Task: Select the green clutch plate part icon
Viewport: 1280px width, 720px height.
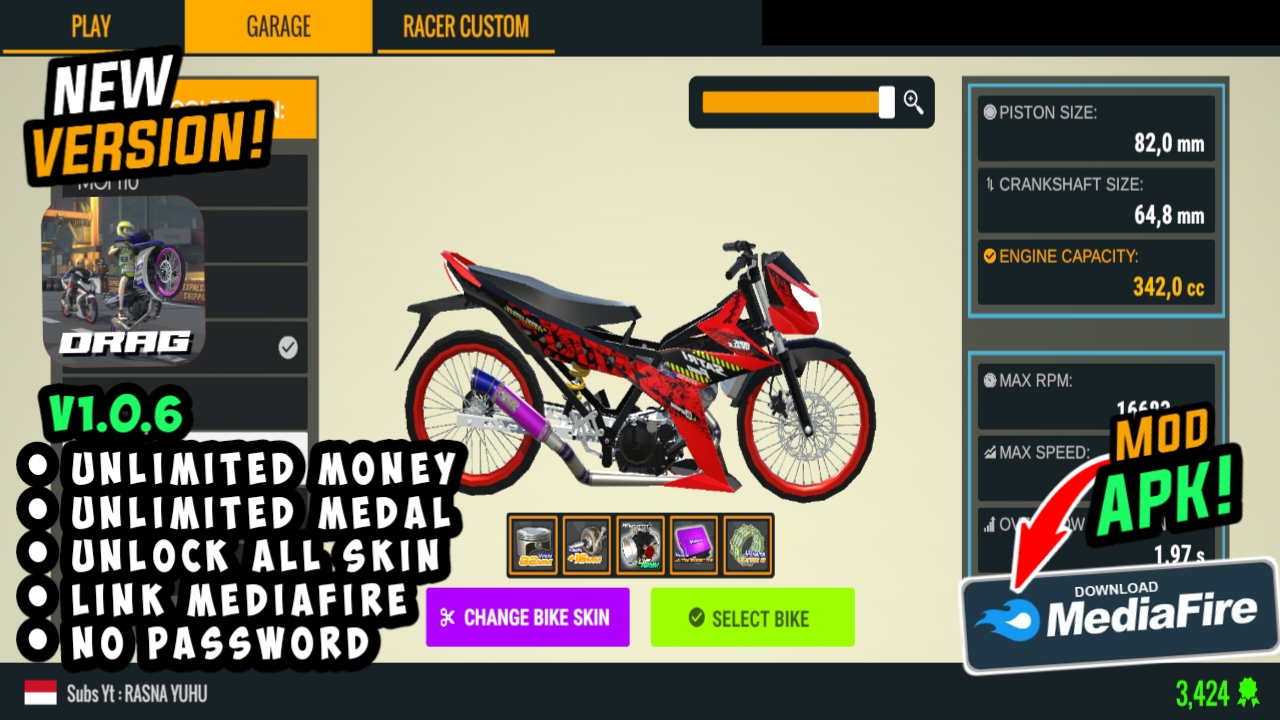Action: tap(748, 545)
